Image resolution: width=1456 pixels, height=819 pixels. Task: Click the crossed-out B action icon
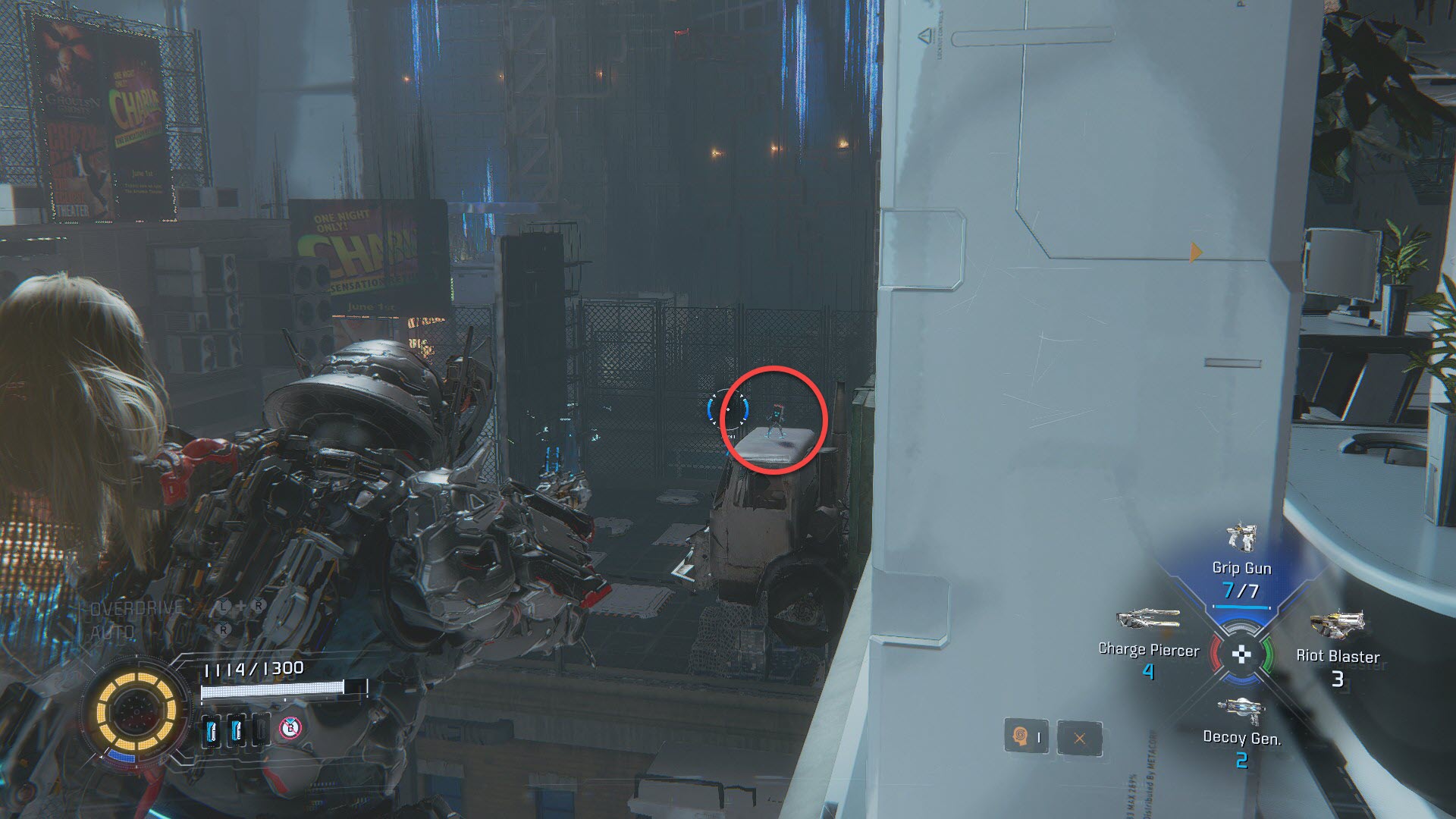(289, 730)
